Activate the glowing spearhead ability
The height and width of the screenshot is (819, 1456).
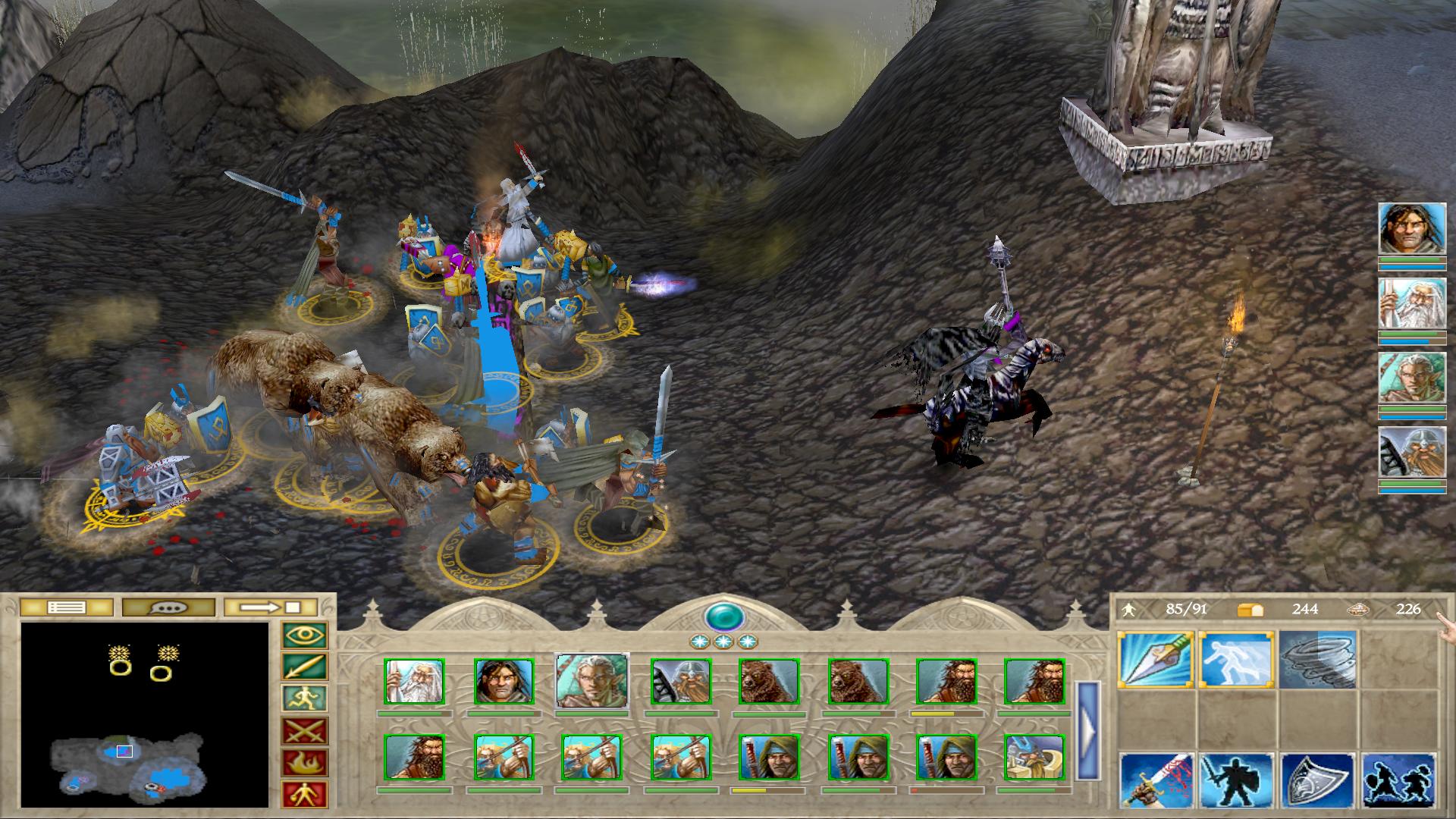click(x=1156, y=660)
